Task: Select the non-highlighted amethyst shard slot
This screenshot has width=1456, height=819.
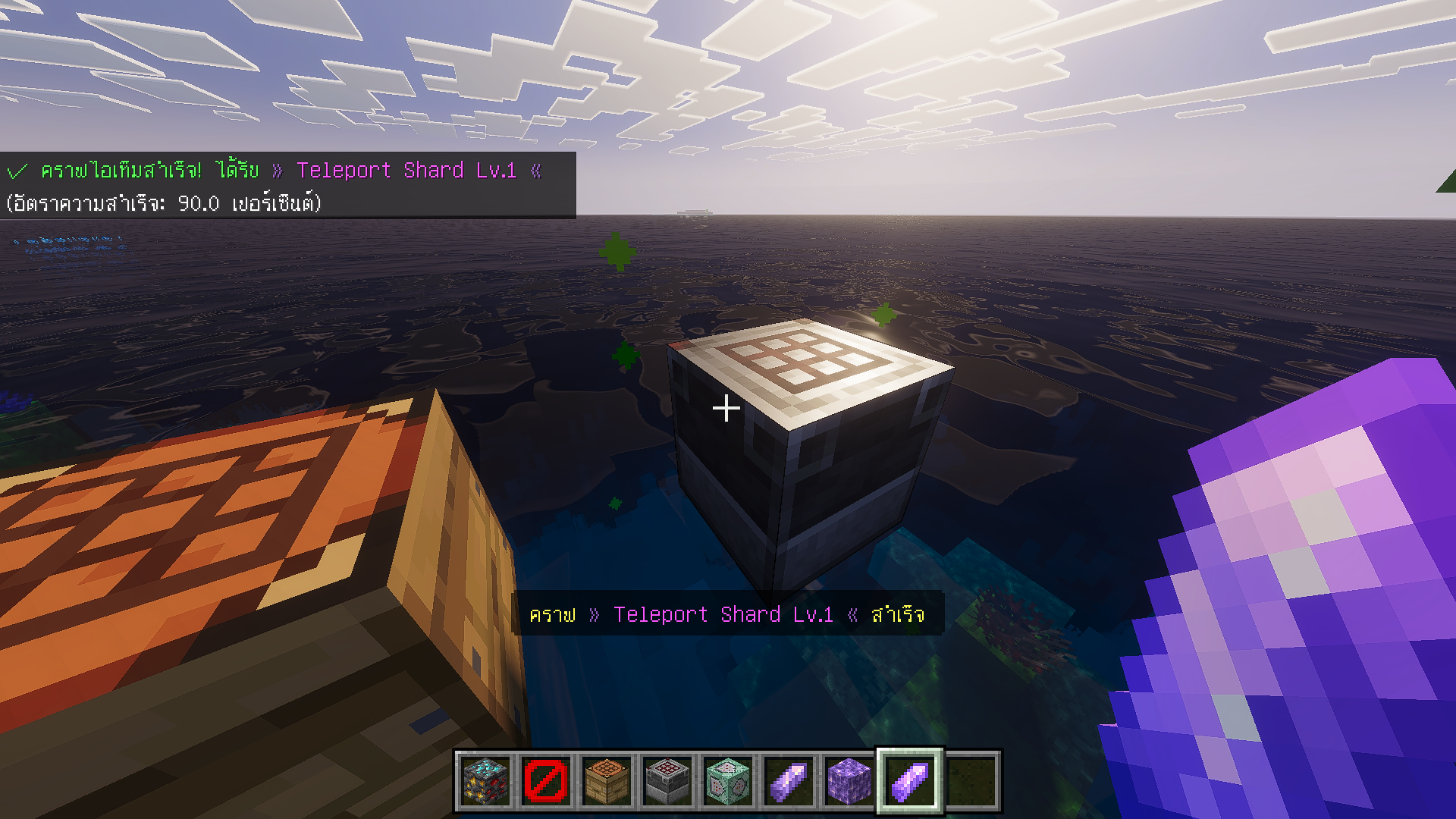Action: [789, 780]
